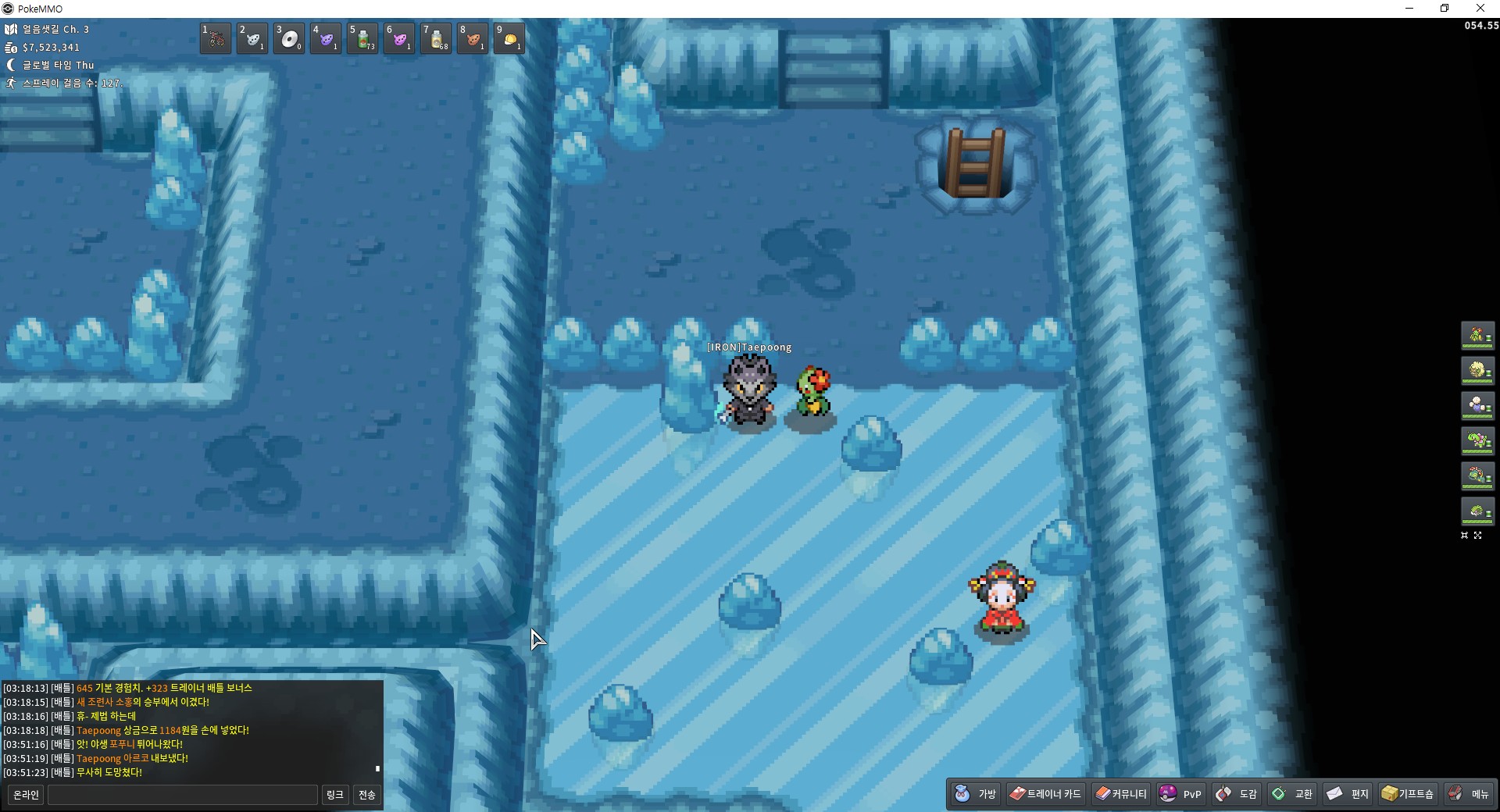Open the 트레이너 카드 trainer card
This screenshot has width=1500, height=812.
point(1045,794)
